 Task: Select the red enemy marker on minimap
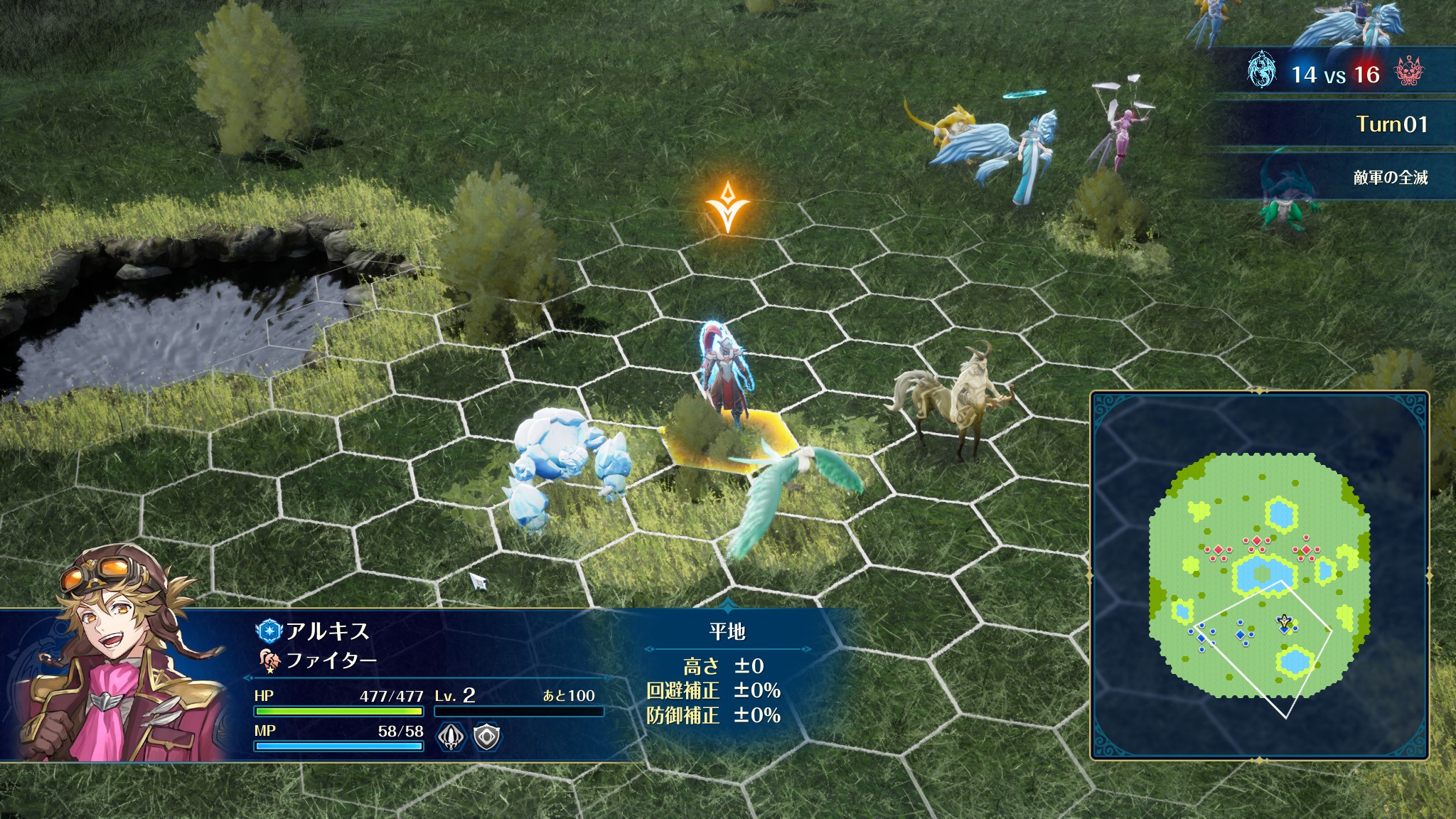(1257, 542)
